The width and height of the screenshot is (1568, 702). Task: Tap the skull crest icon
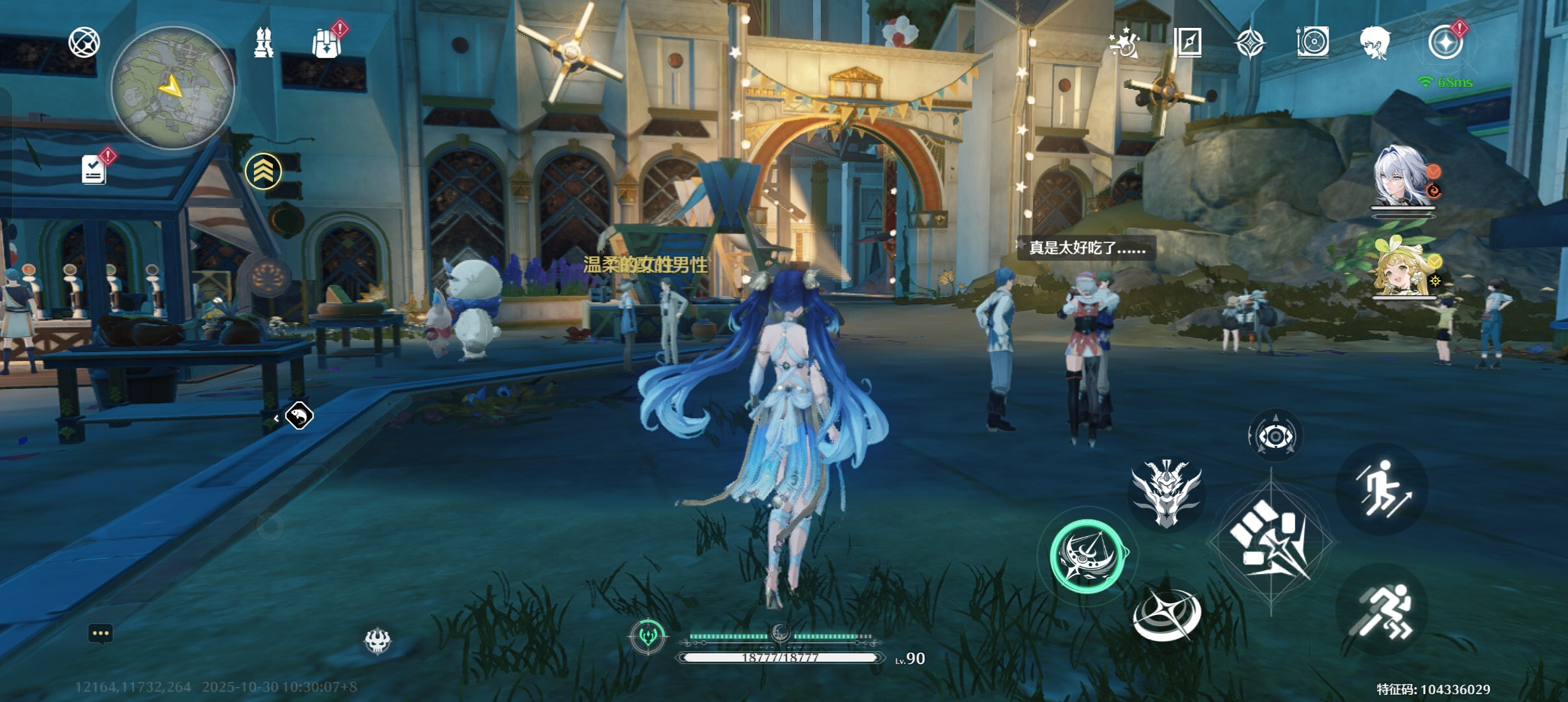[x=377, y=641]
